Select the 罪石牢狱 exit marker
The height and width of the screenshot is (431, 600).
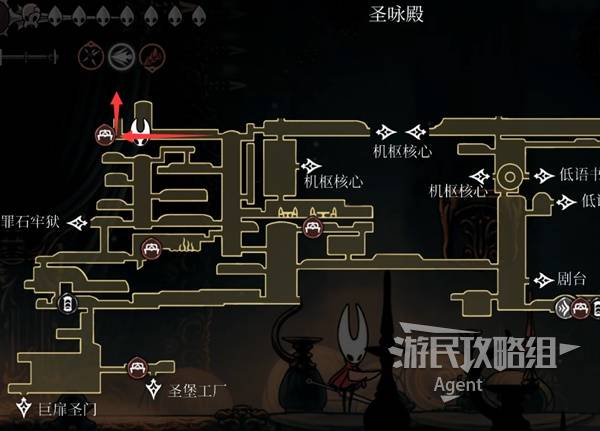[x=79, y=221]
